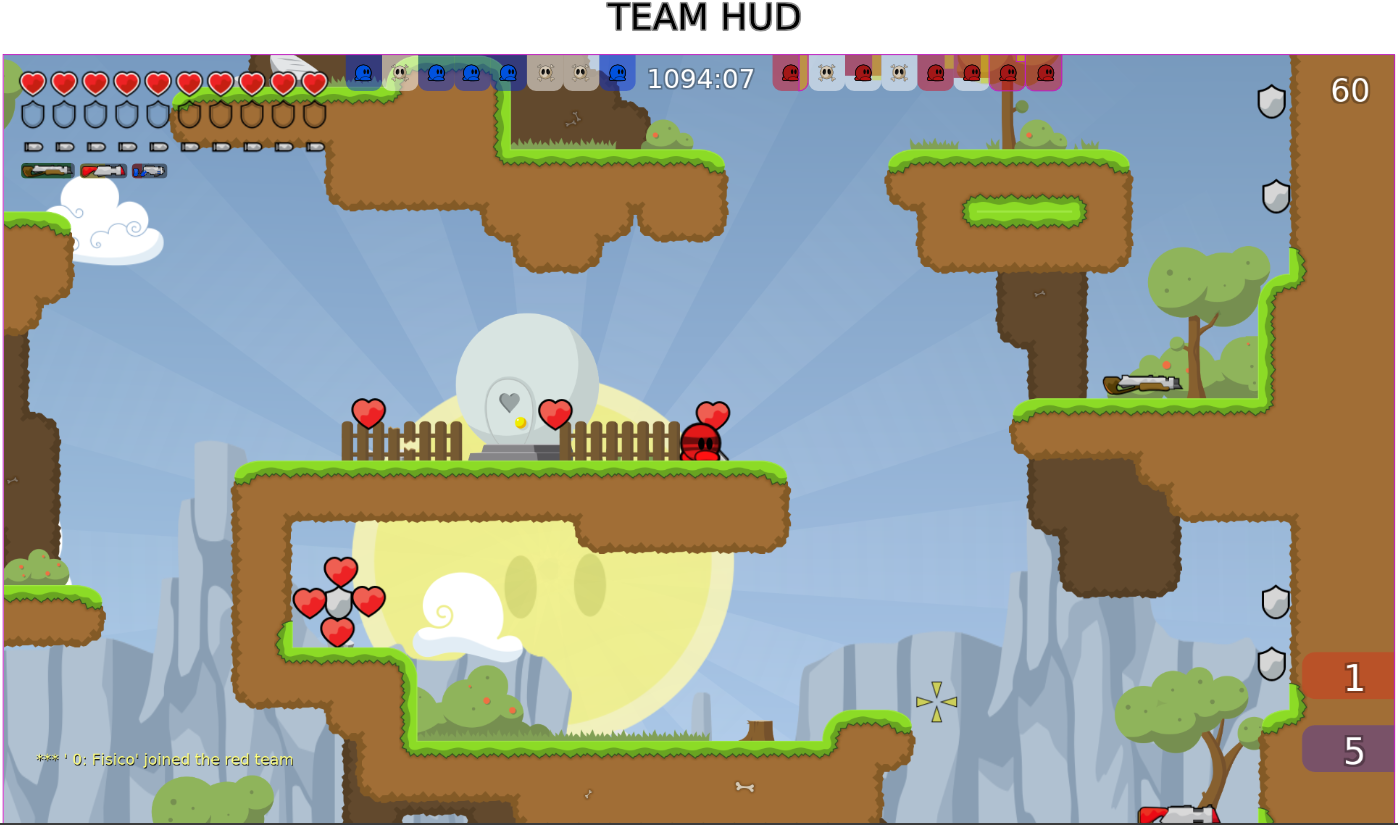Click the first blue team player avatar

click(362, 73)
